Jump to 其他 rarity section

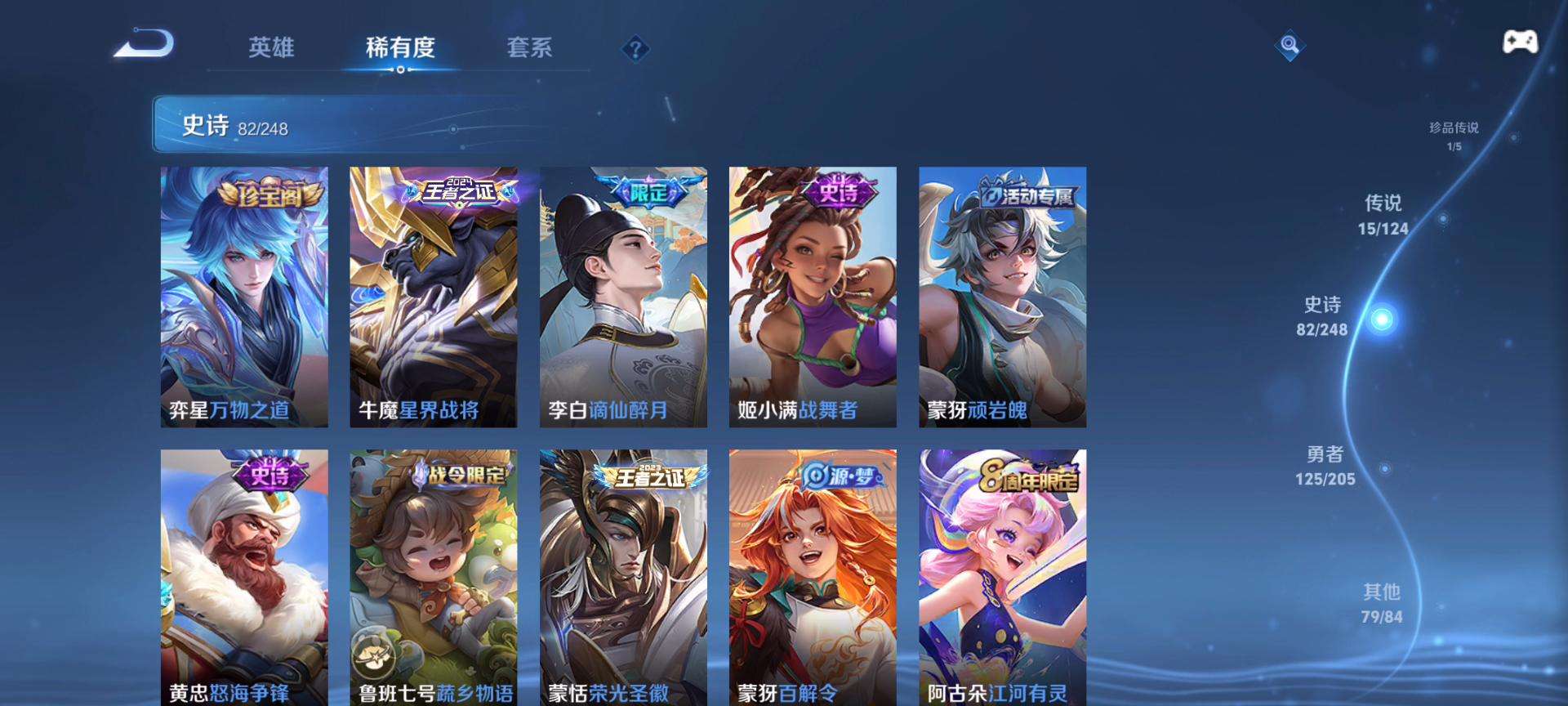tap(1382, 603)
